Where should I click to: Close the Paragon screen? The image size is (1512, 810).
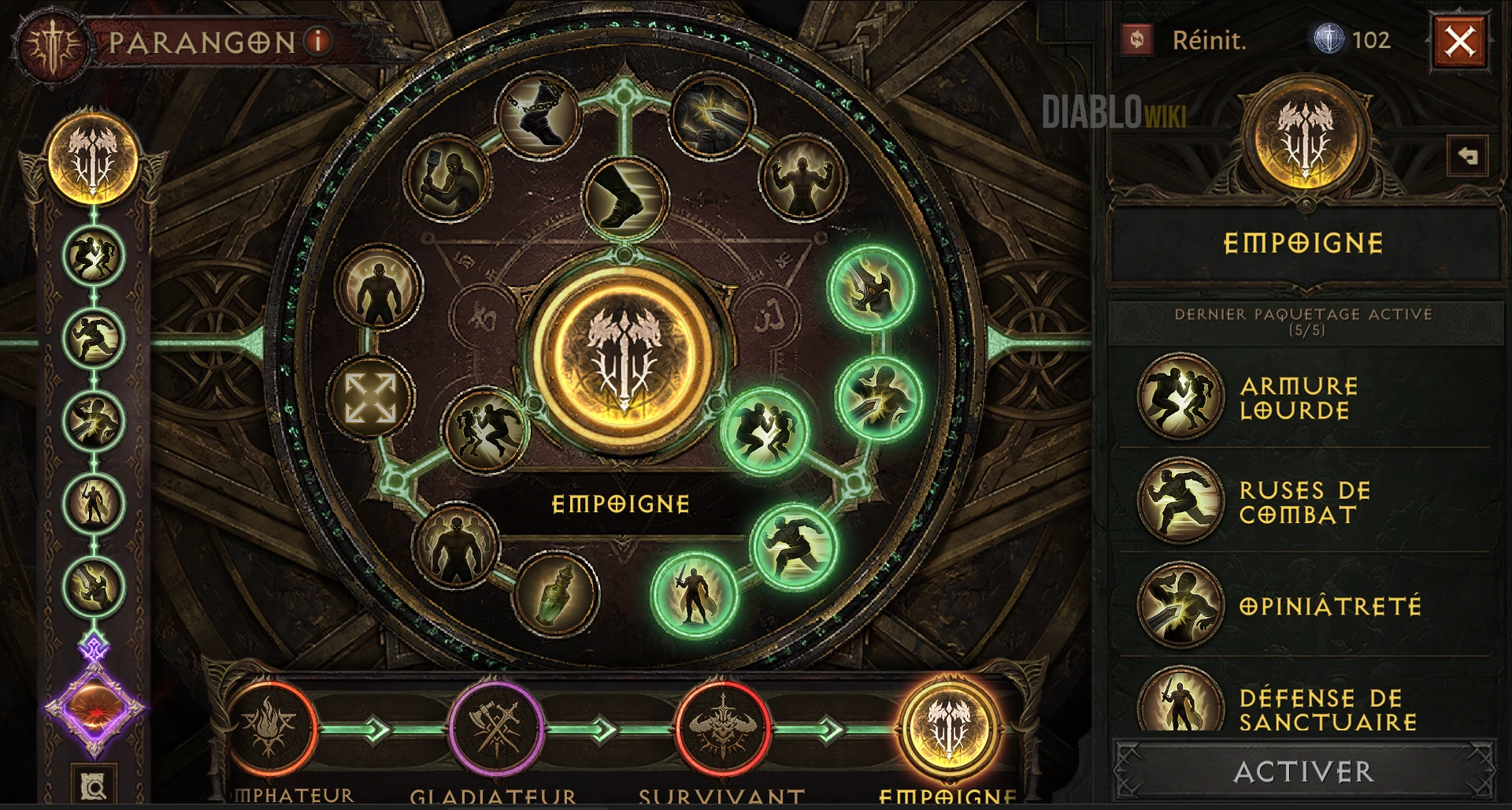click(1459, 41)
